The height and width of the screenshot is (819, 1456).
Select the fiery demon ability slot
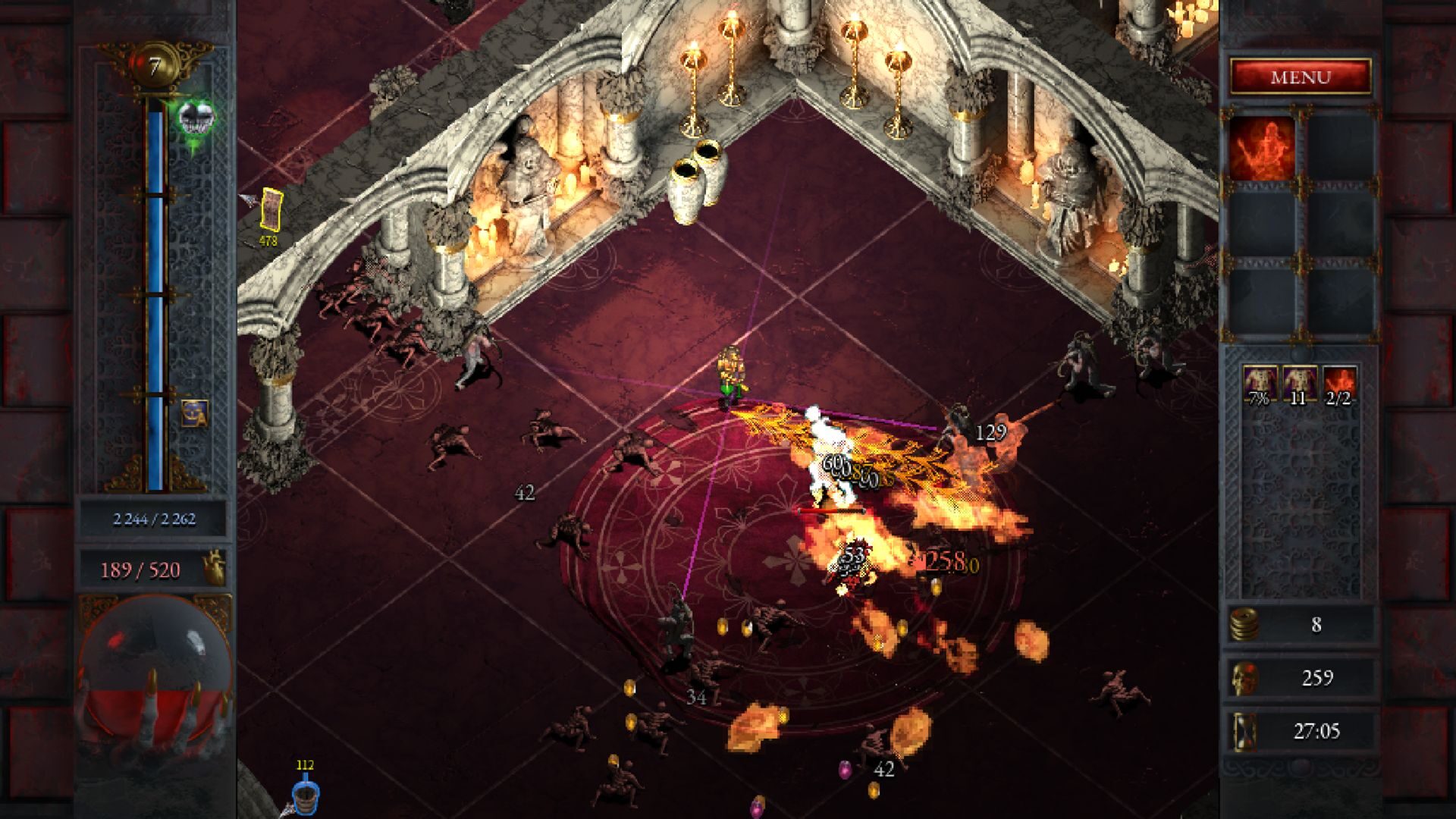click(x=1262, y=149)
